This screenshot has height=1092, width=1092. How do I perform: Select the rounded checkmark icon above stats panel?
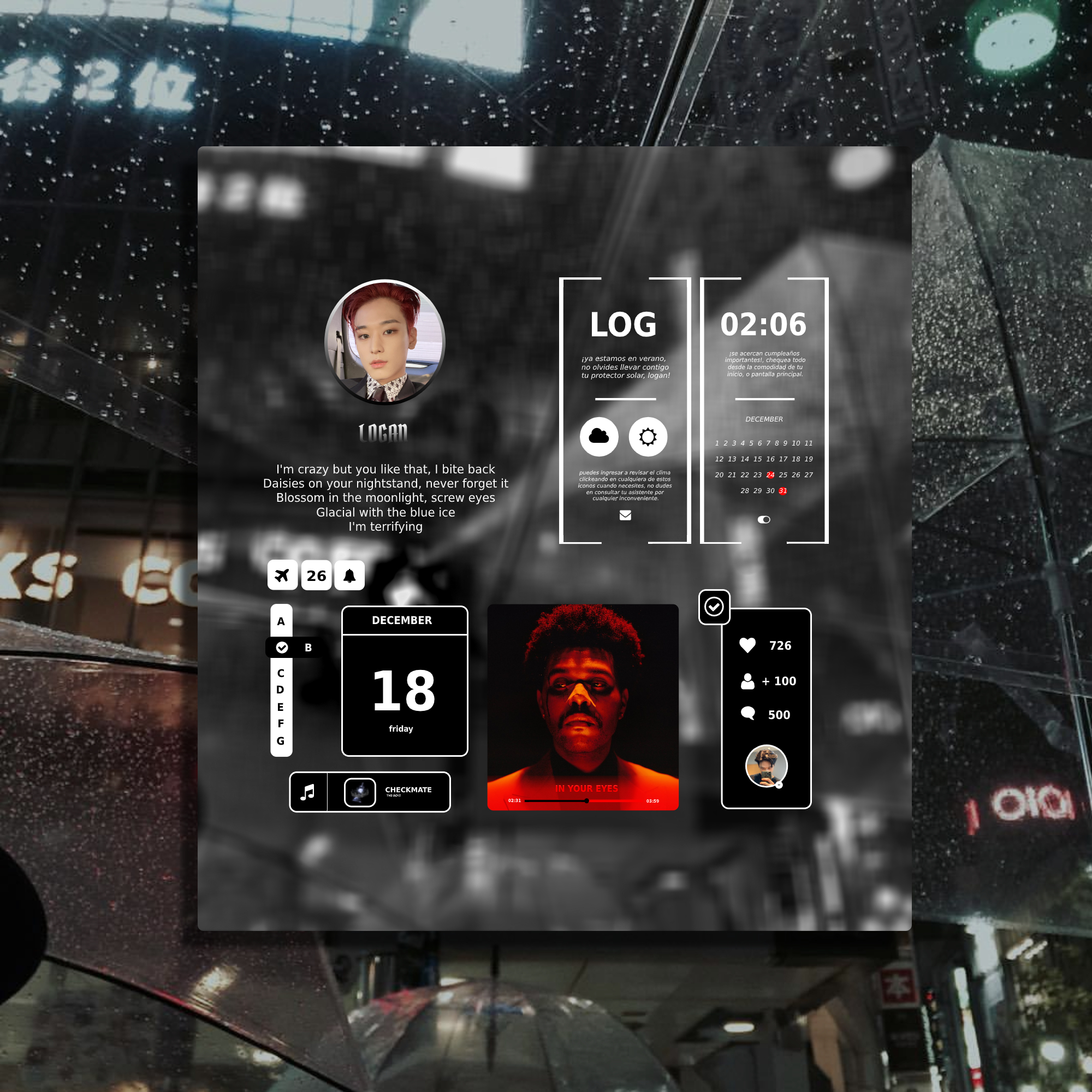coord(714,607)
